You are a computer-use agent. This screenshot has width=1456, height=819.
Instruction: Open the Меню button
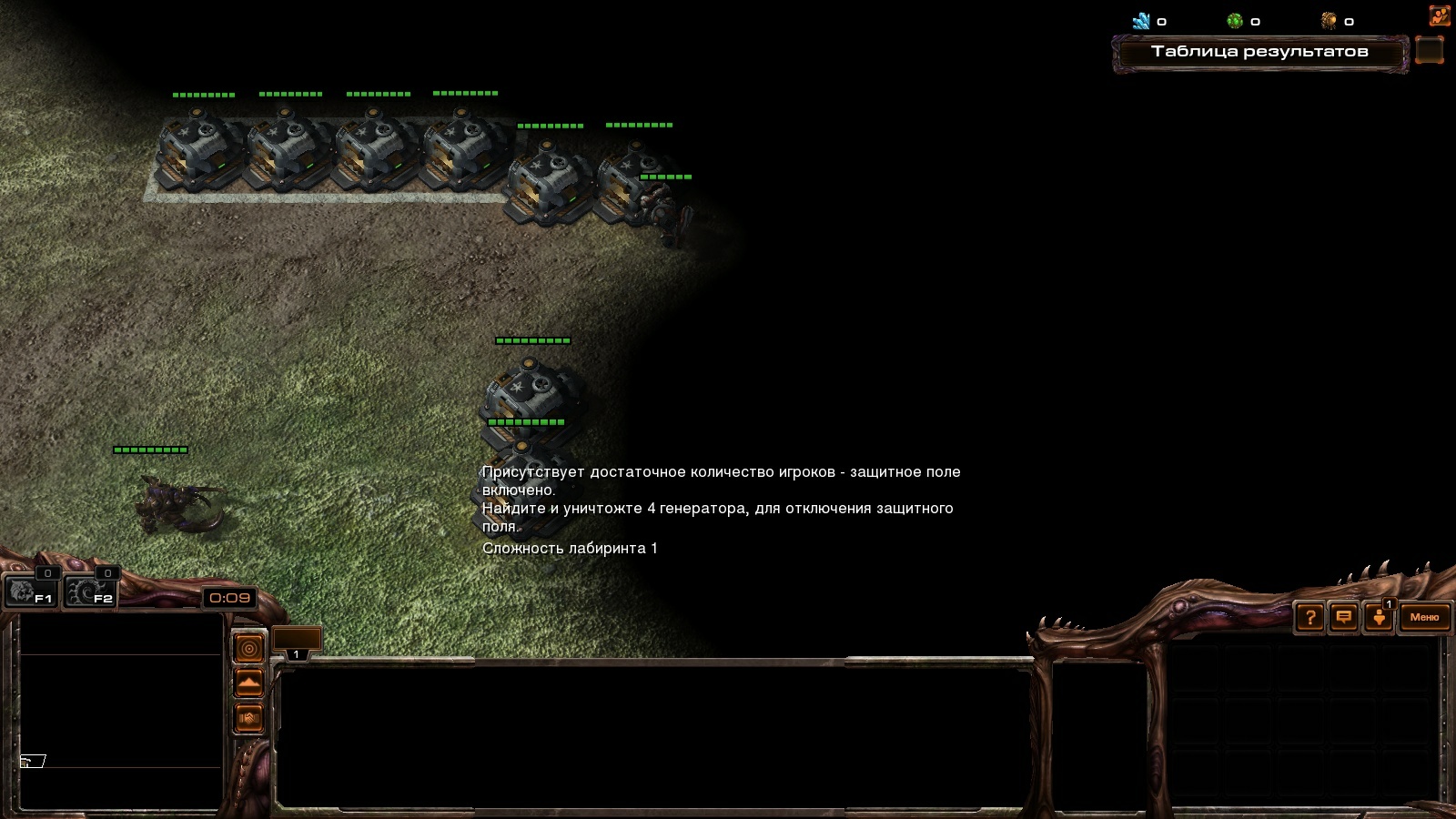[x=1424, y=618]
